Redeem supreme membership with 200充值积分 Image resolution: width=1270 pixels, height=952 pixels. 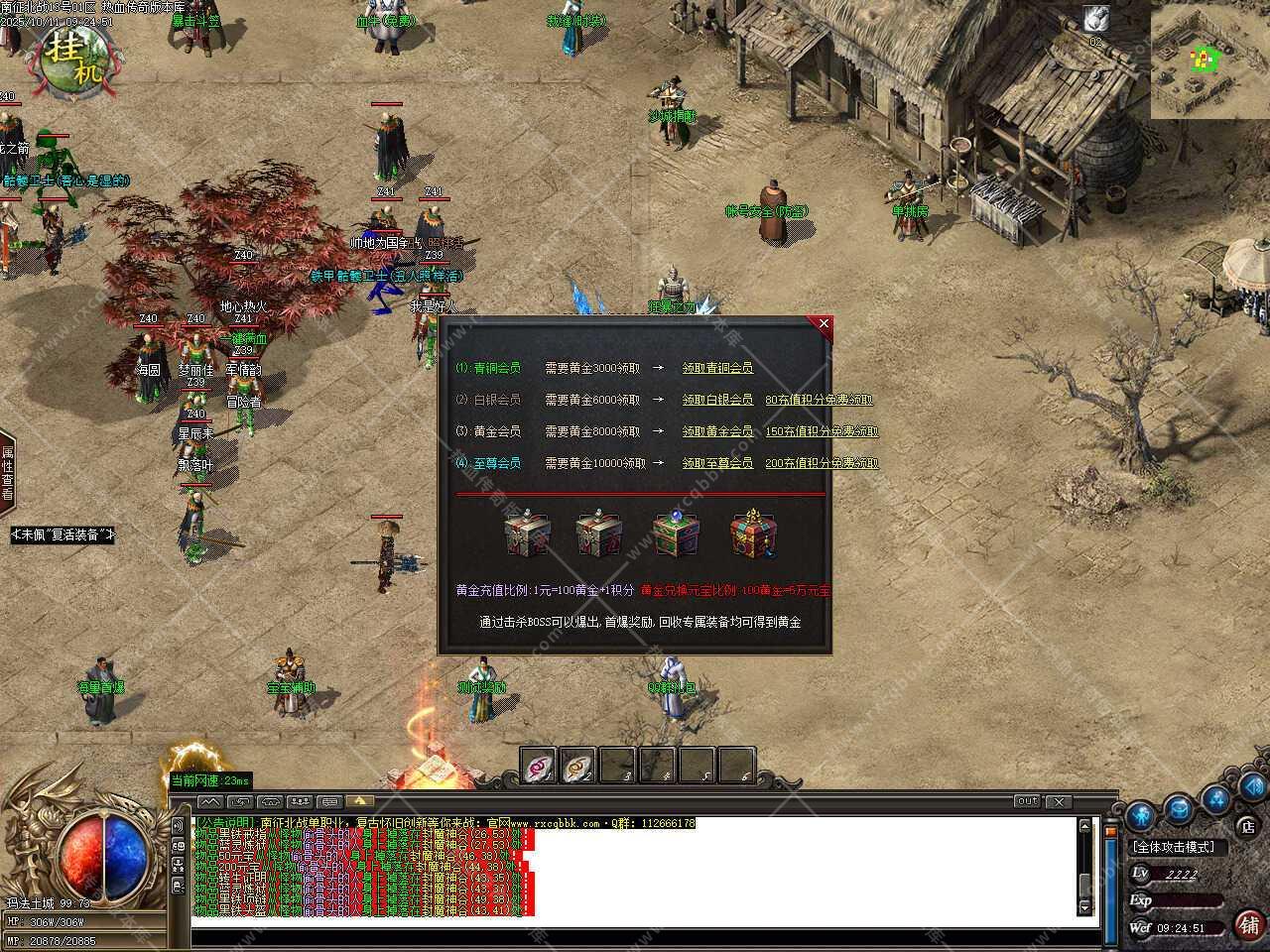click(822, 463)
